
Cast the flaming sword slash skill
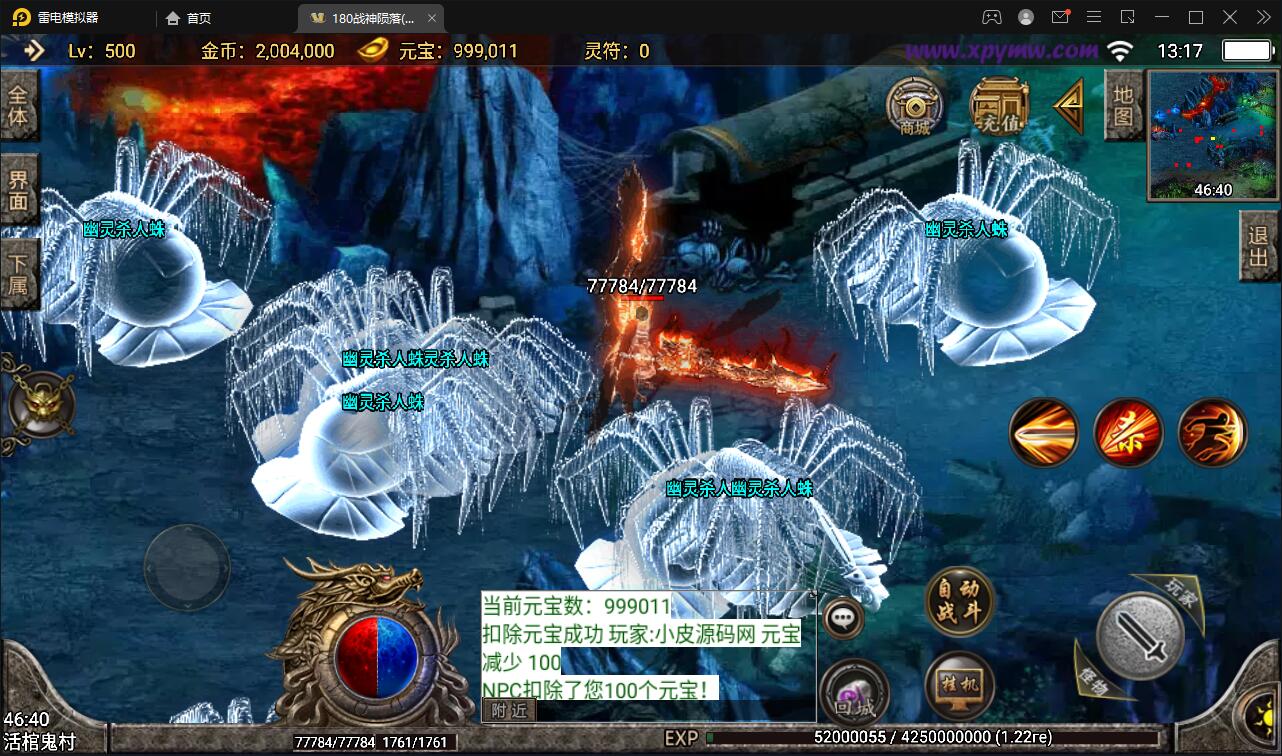[1044, 434]
